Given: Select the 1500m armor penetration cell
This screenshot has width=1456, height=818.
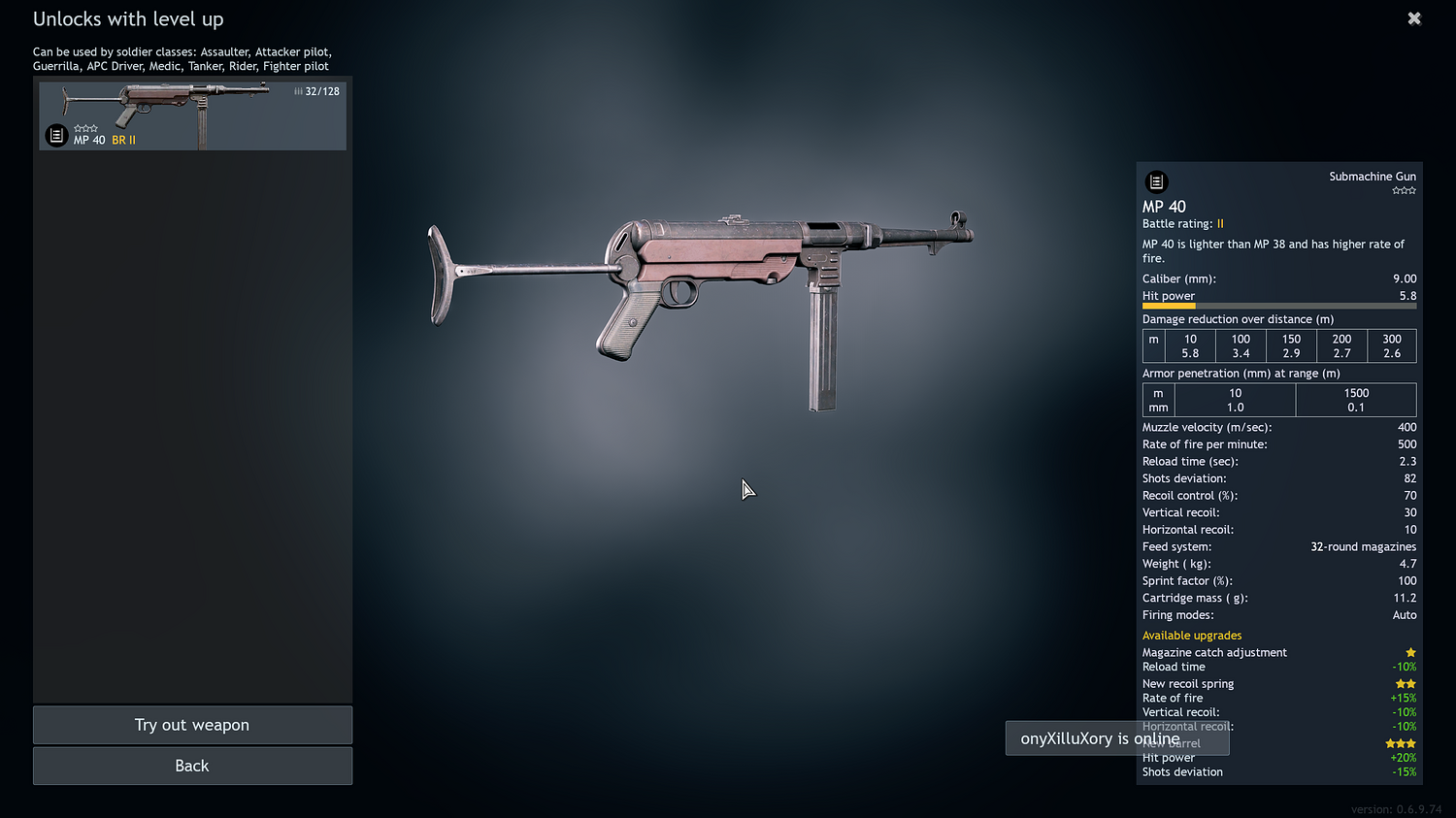Looking at the screenshot, I should click(x=1356, y=400).
